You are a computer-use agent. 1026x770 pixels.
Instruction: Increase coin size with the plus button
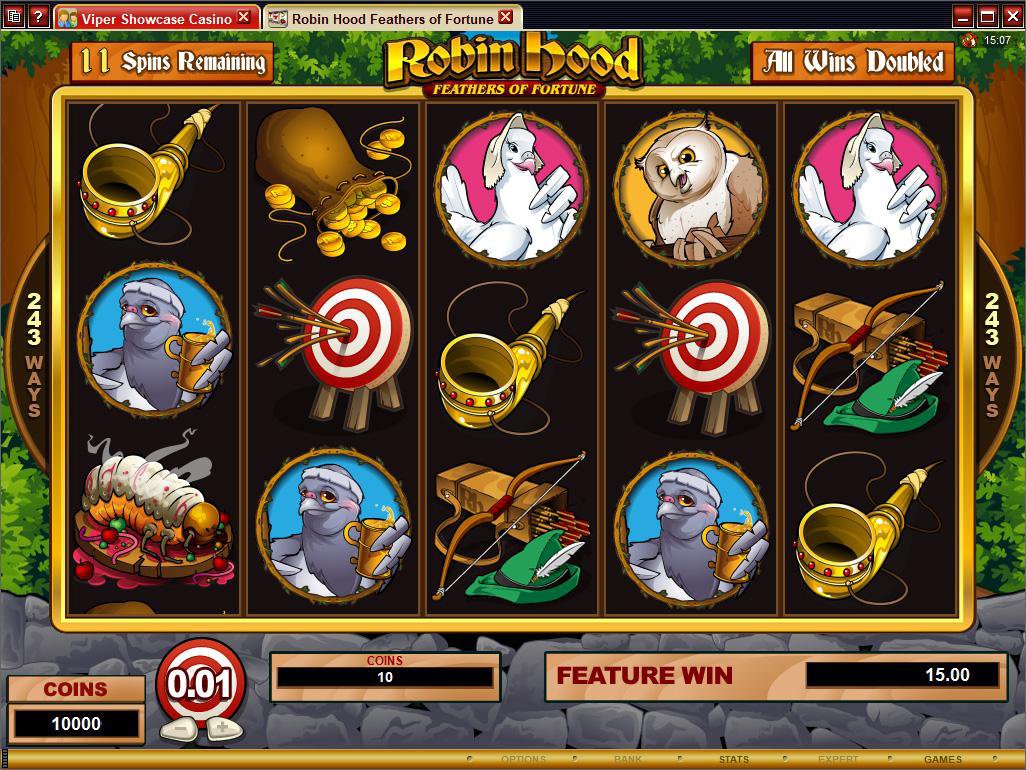click(225, 728)
